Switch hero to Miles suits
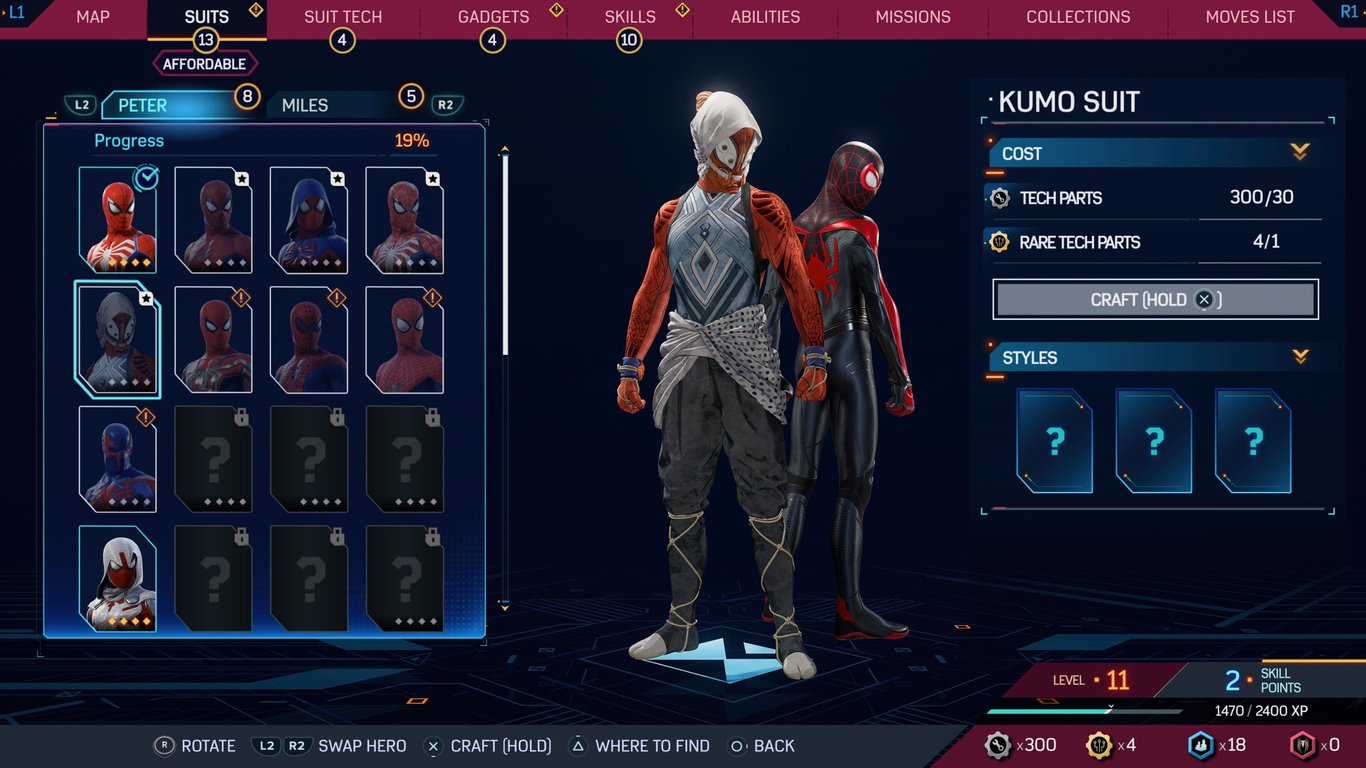Viewport: 1366px width, 768px height. pos(305,105)
